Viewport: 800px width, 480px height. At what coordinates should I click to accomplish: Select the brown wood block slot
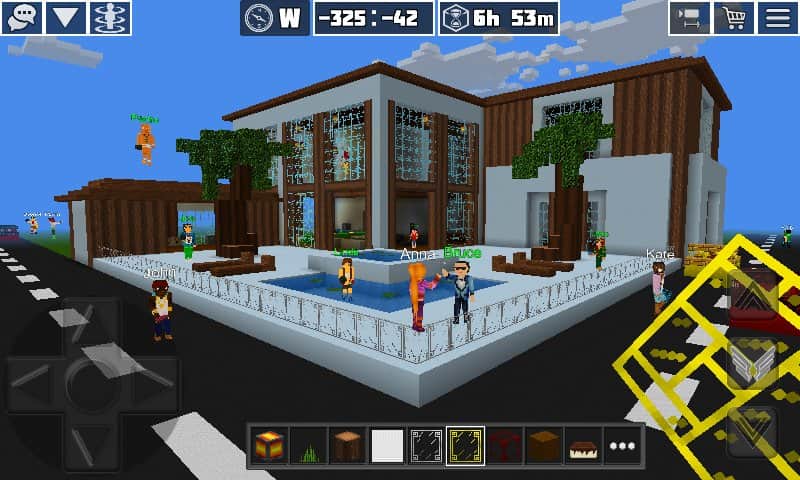pyautogui.click(x=542, y=446)
